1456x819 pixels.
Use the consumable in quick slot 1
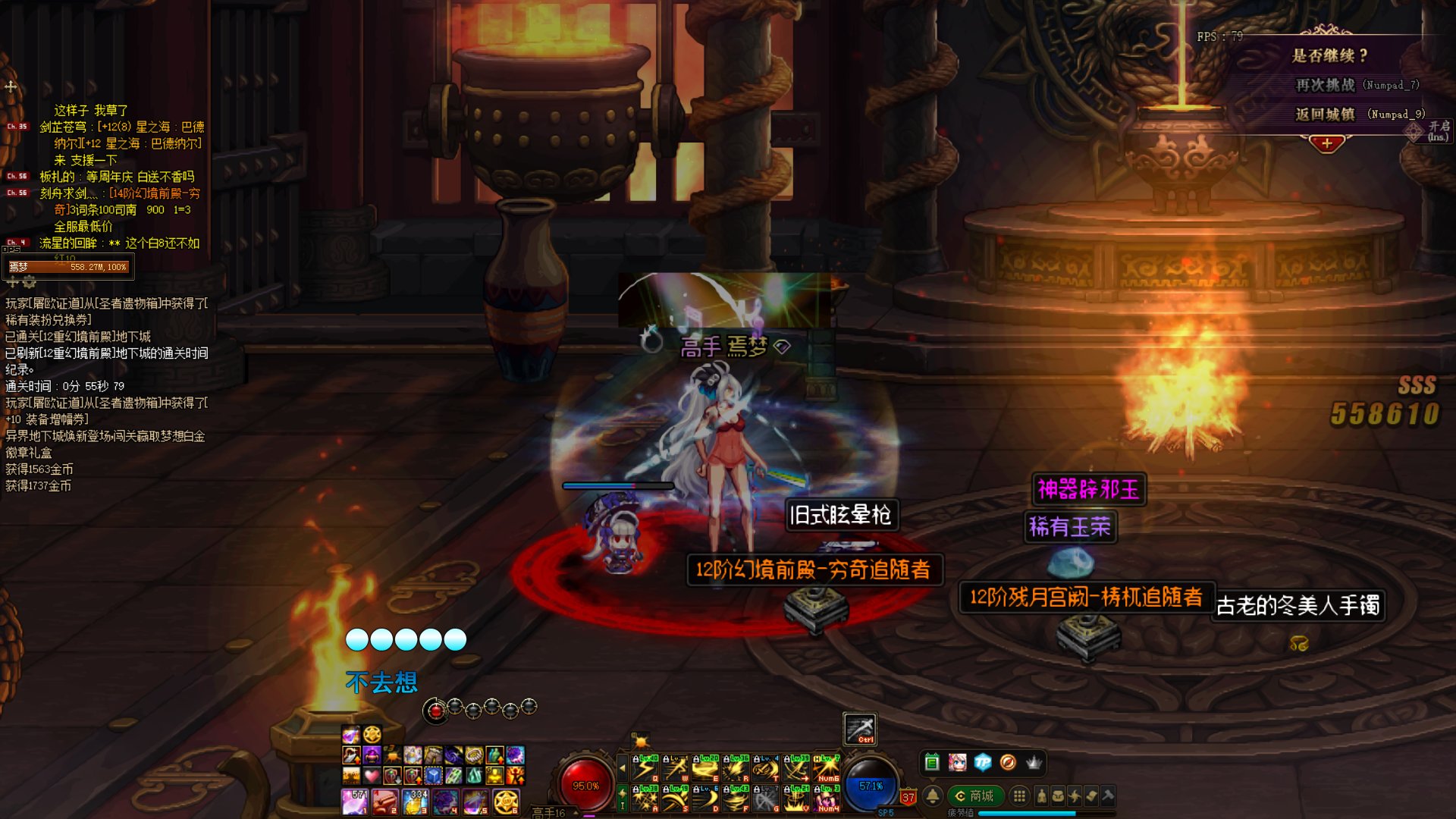coord(354,801)
